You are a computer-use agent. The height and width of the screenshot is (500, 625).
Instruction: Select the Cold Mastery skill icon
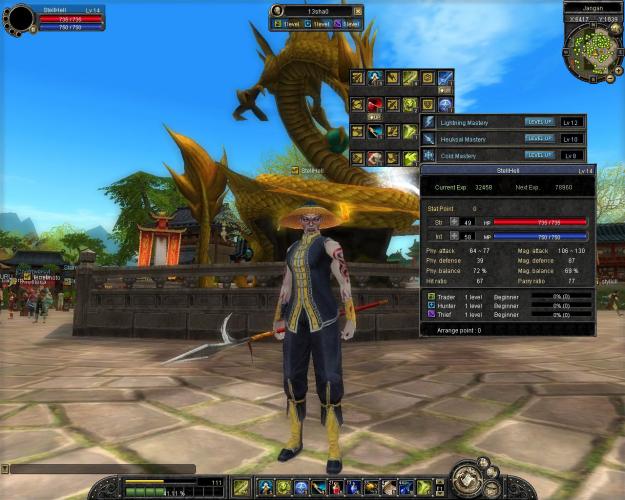pos(429,155)
